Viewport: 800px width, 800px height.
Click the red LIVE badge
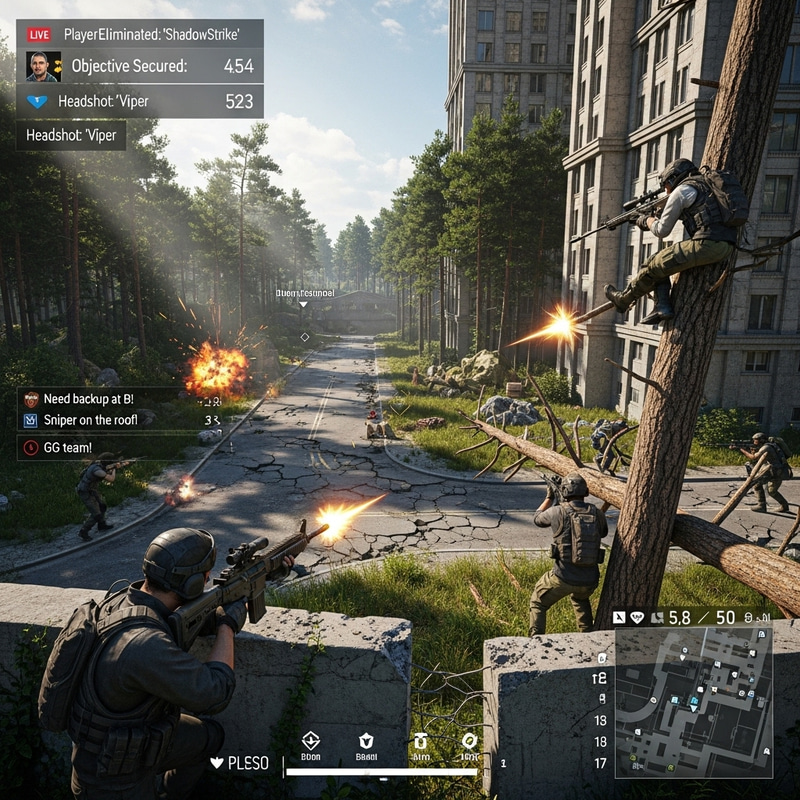(x=39, y=35)
